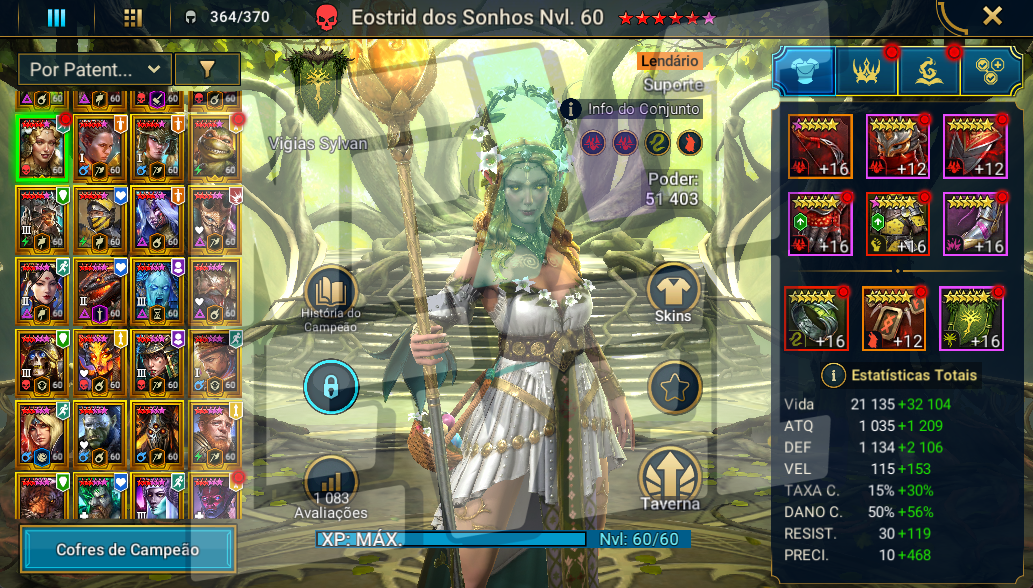Switch to the crown masteries tab
The width and height of the screenshot is (1033, 588).
866,71
